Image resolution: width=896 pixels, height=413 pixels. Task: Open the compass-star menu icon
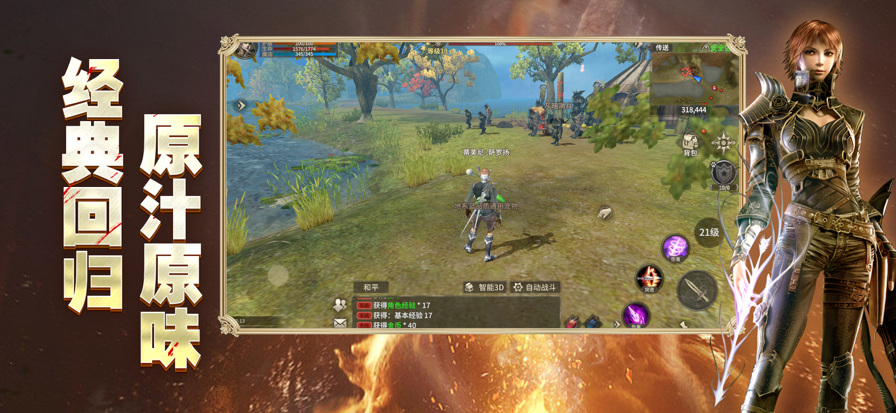pos(723,143)
